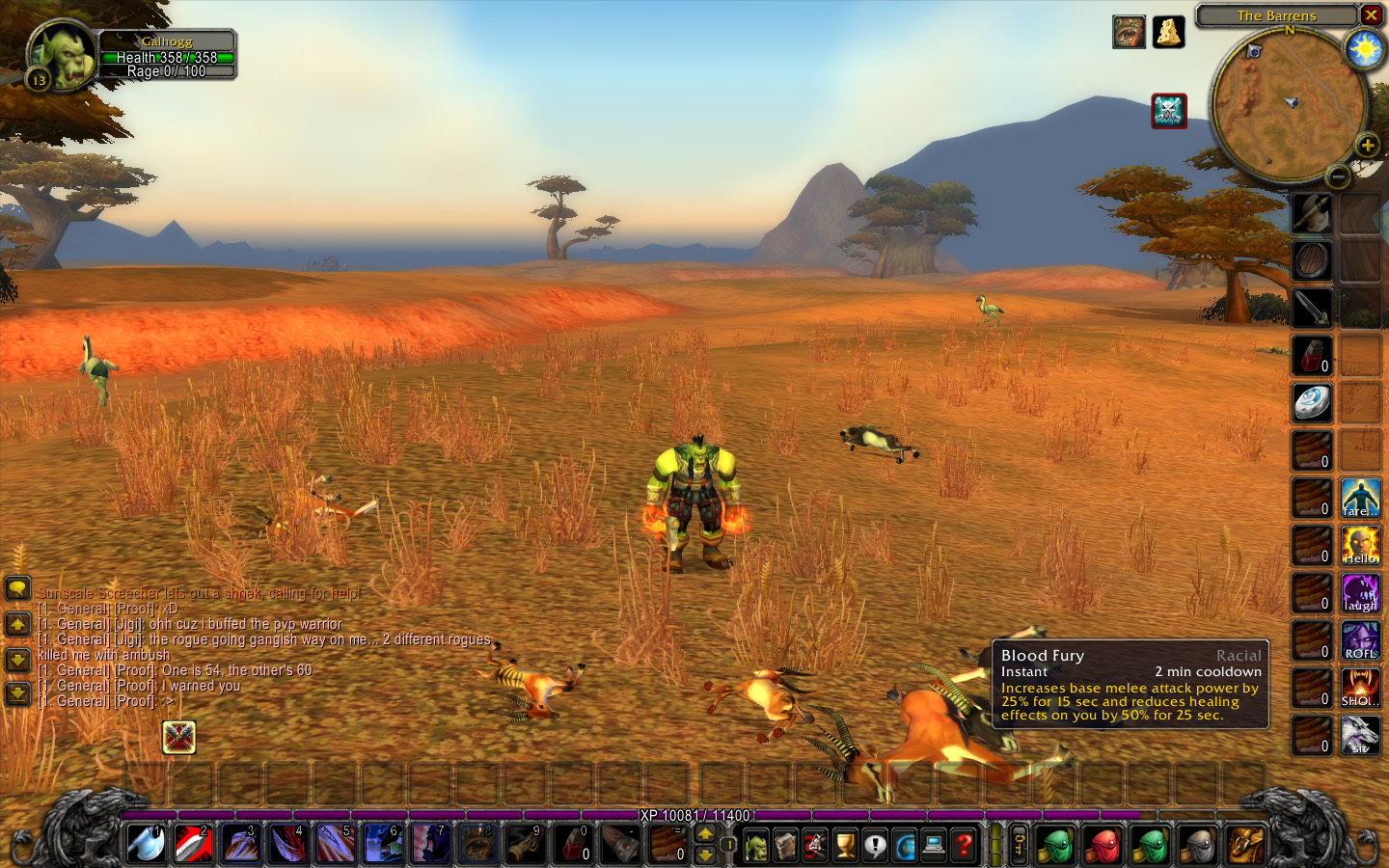
Task: Zoom in the minimap with plus button
Action: point(1367,146)
